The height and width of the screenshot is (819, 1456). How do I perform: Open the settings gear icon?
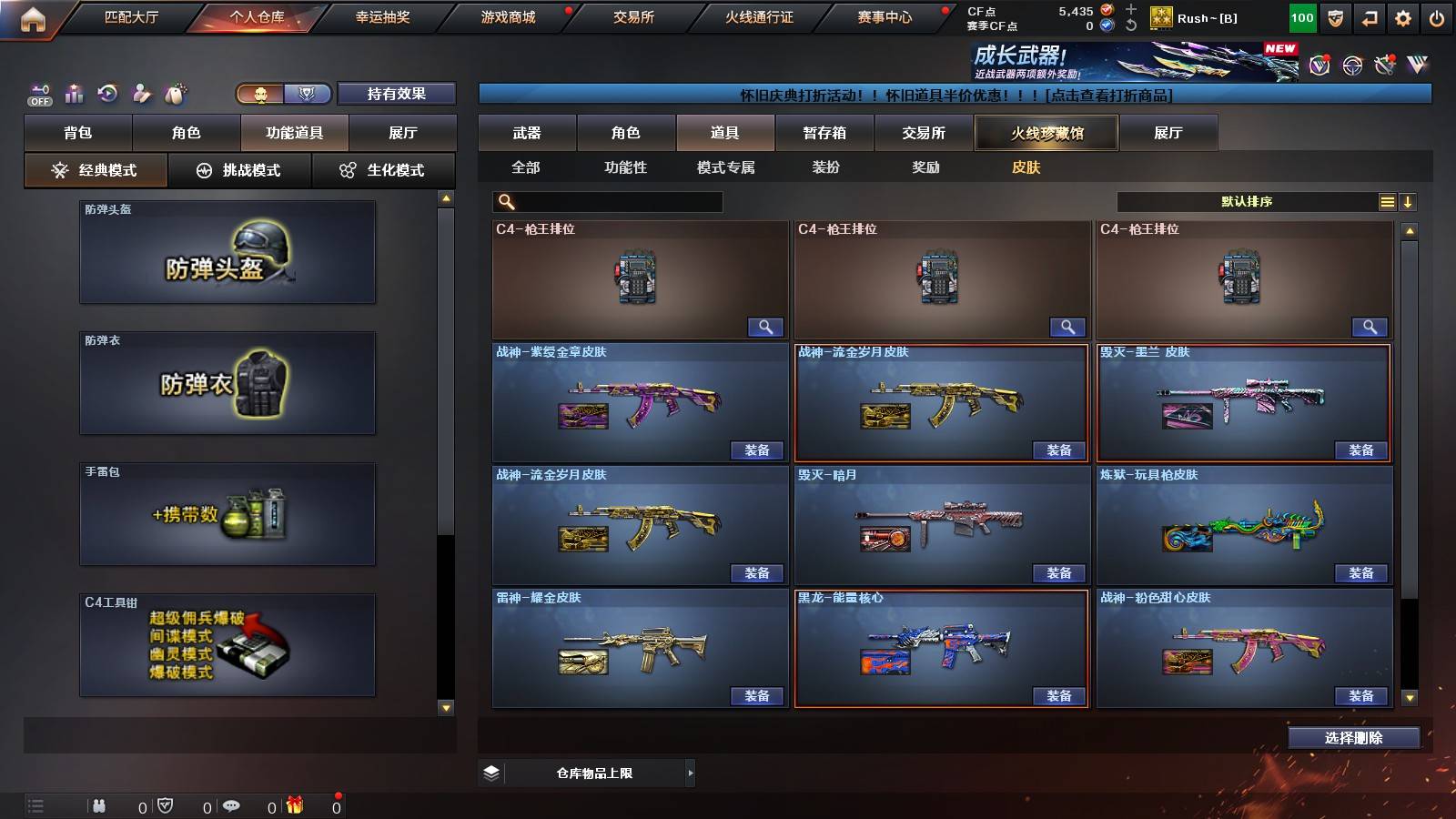point(1404,17)
